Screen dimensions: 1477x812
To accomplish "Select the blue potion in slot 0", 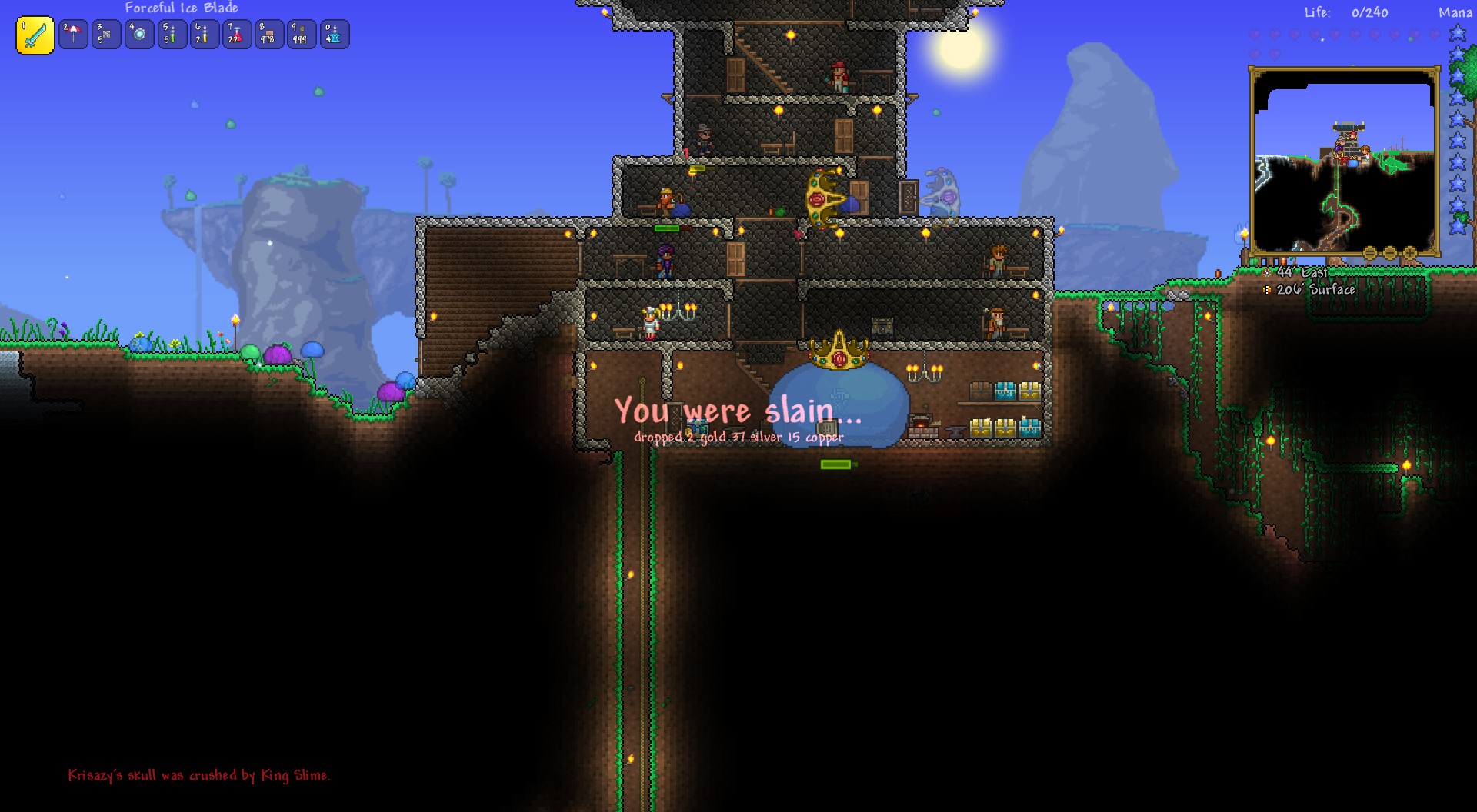I will coord(334,35).
